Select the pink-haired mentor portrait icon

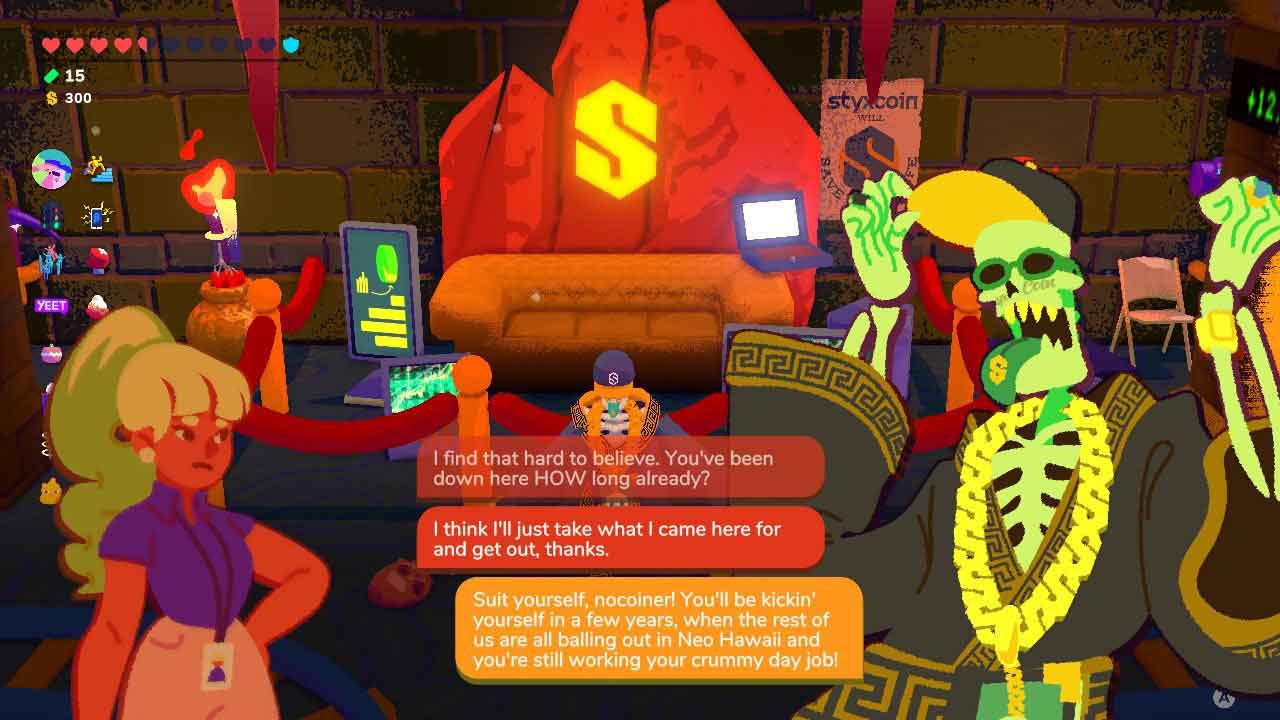point(51,169)
